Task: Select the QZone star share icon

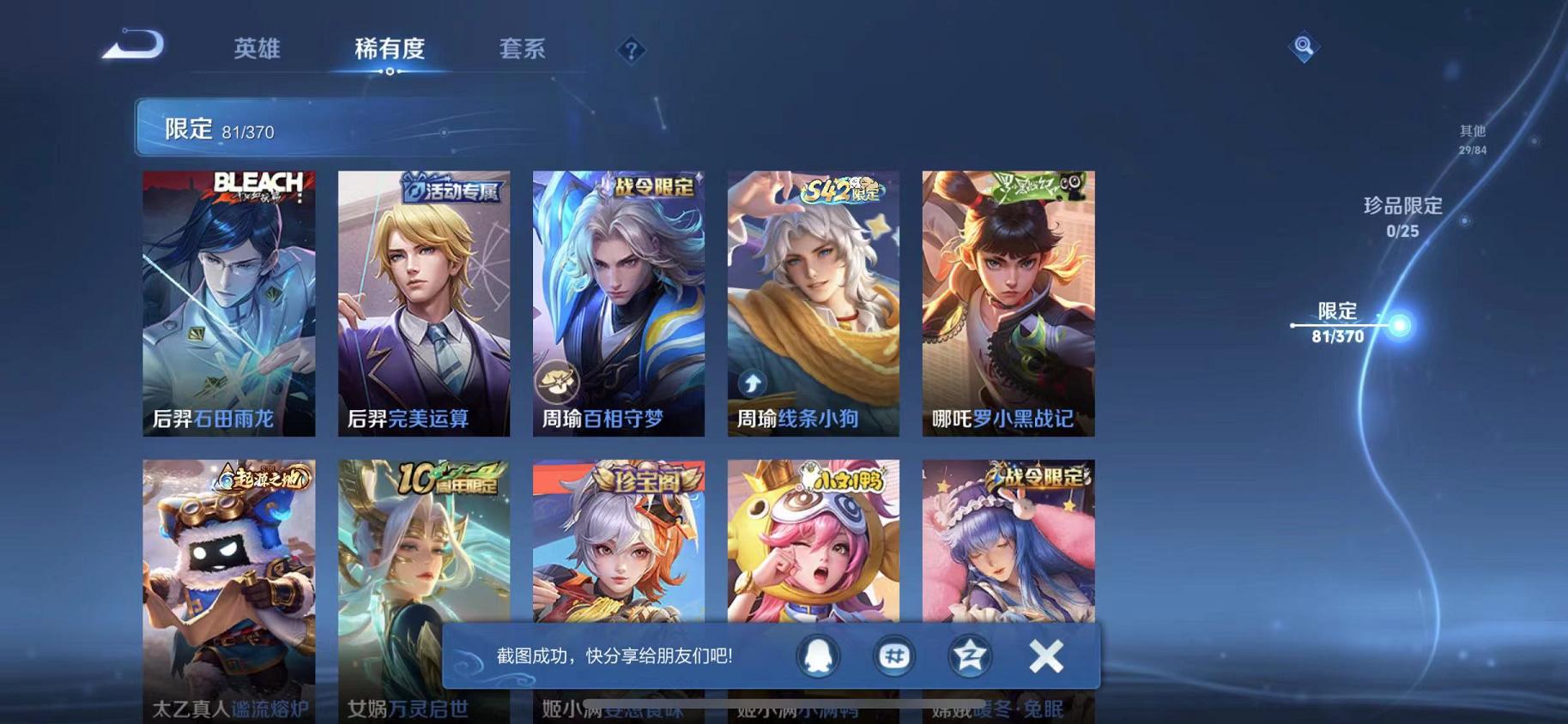Action: pyautogui.click(x=969, y=655)
